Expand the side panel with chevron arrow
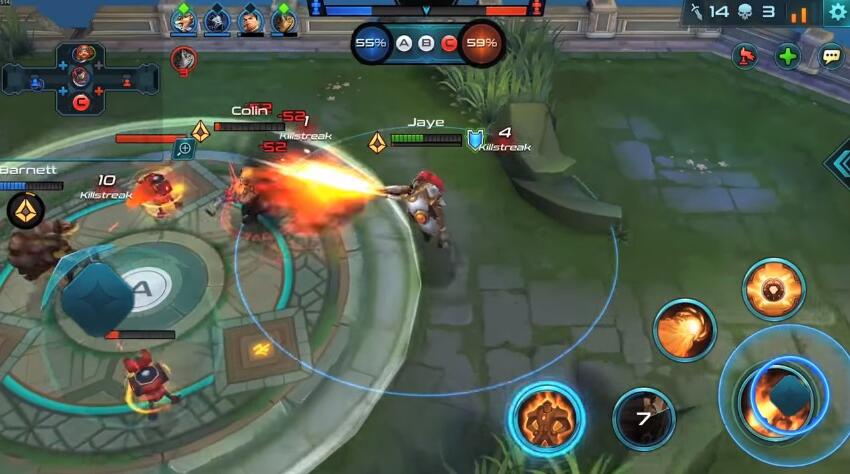 (839, 164)
